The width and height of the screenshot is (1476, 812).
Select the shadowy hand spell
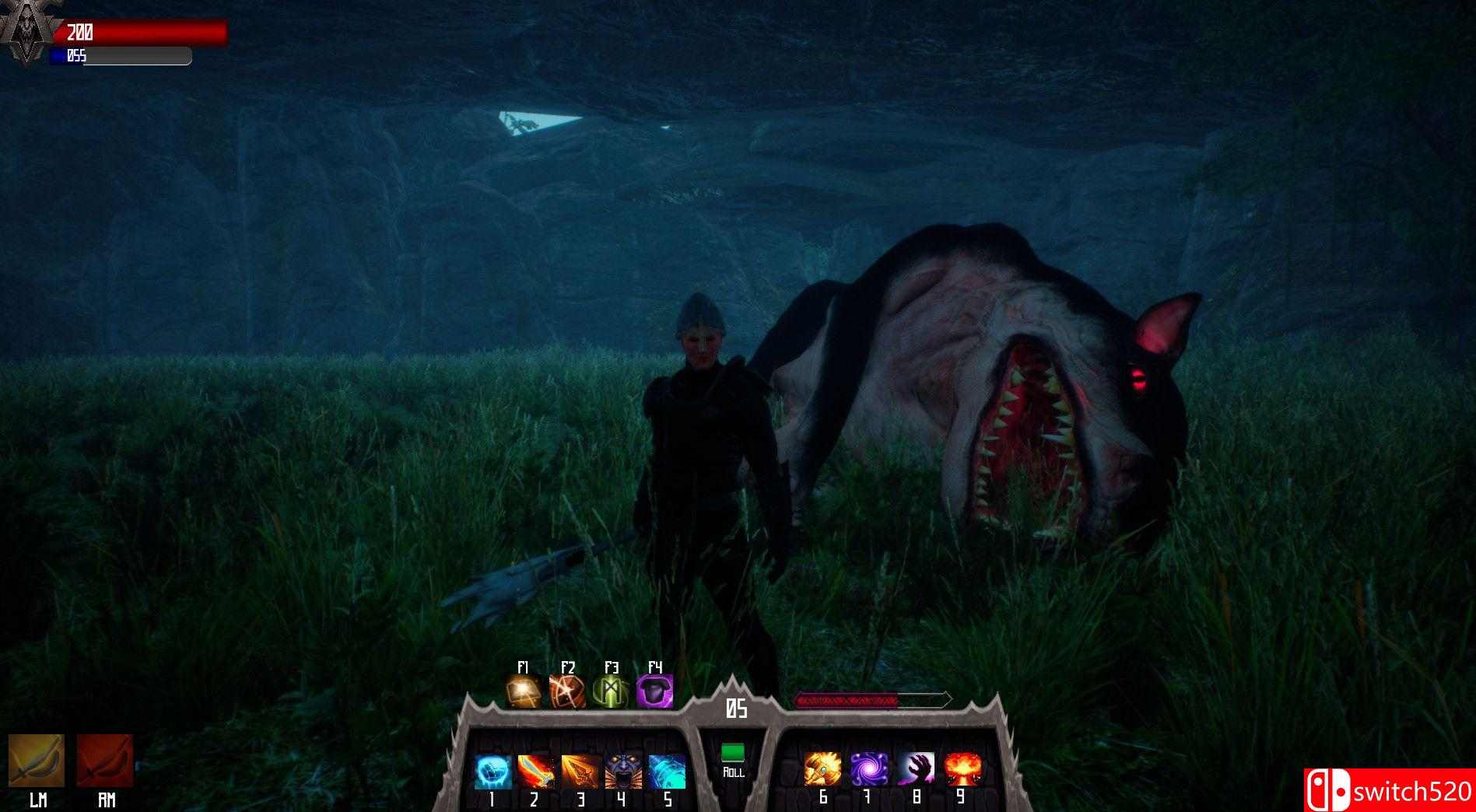916,769
